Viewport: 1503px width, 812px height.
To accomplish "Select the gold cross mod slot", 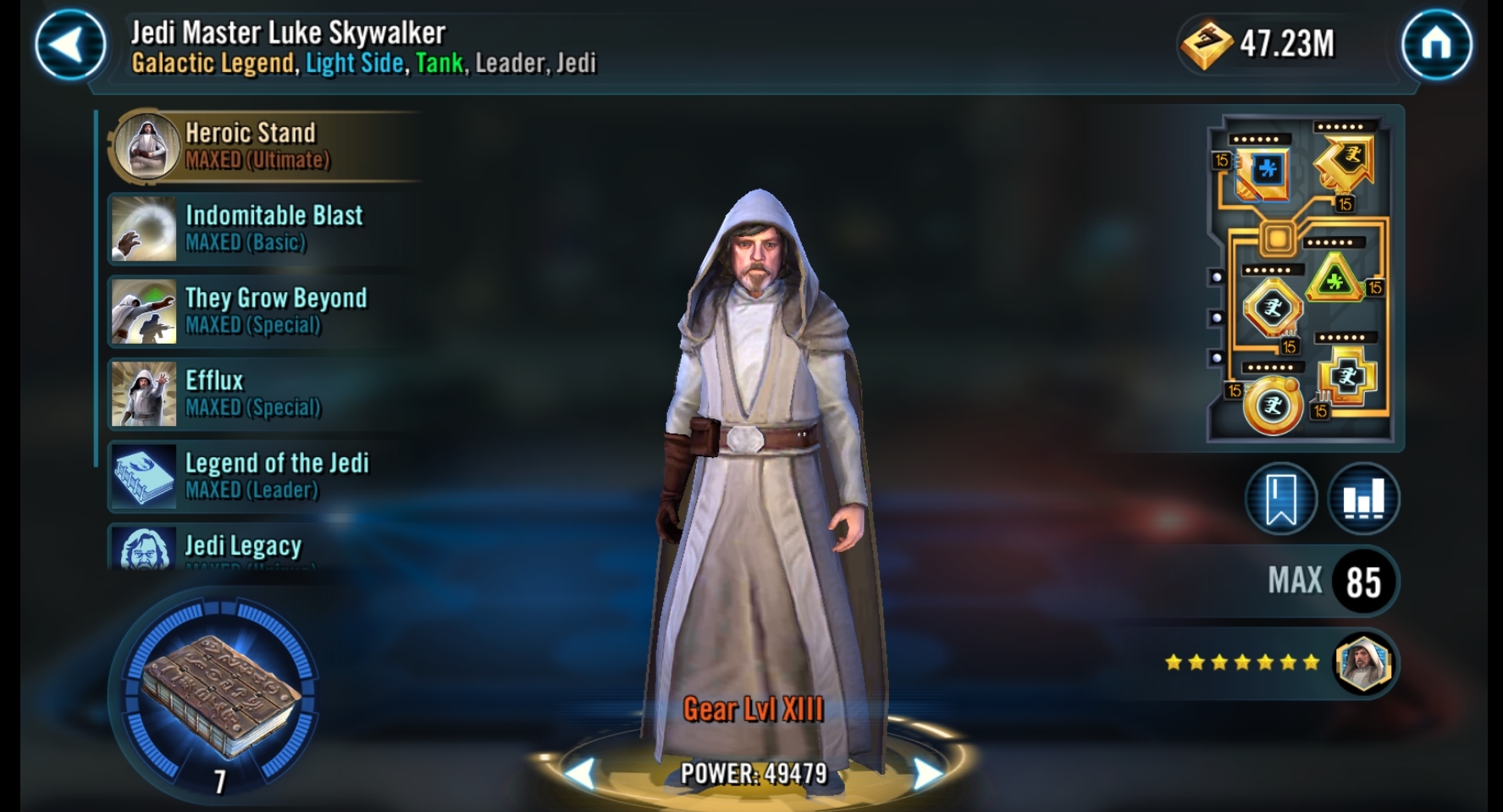I will tap(1346, 378).
